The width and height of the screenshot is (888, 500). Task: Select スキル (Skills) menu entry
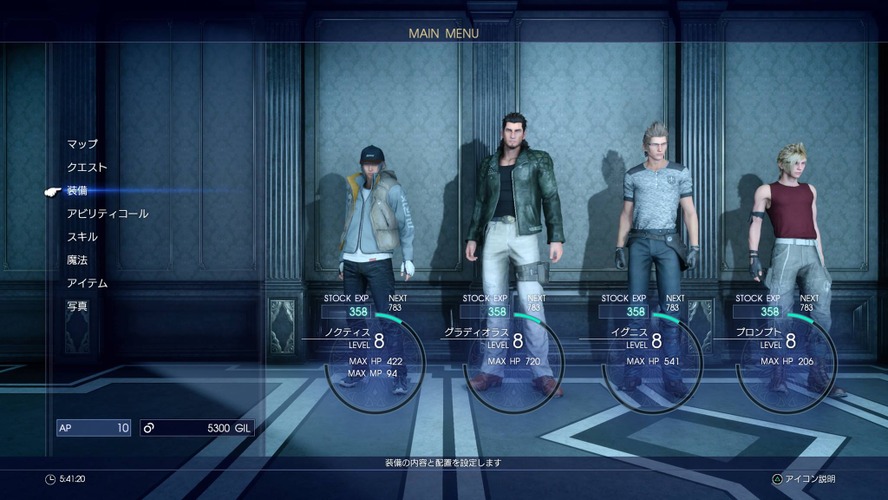click(82, 237)
